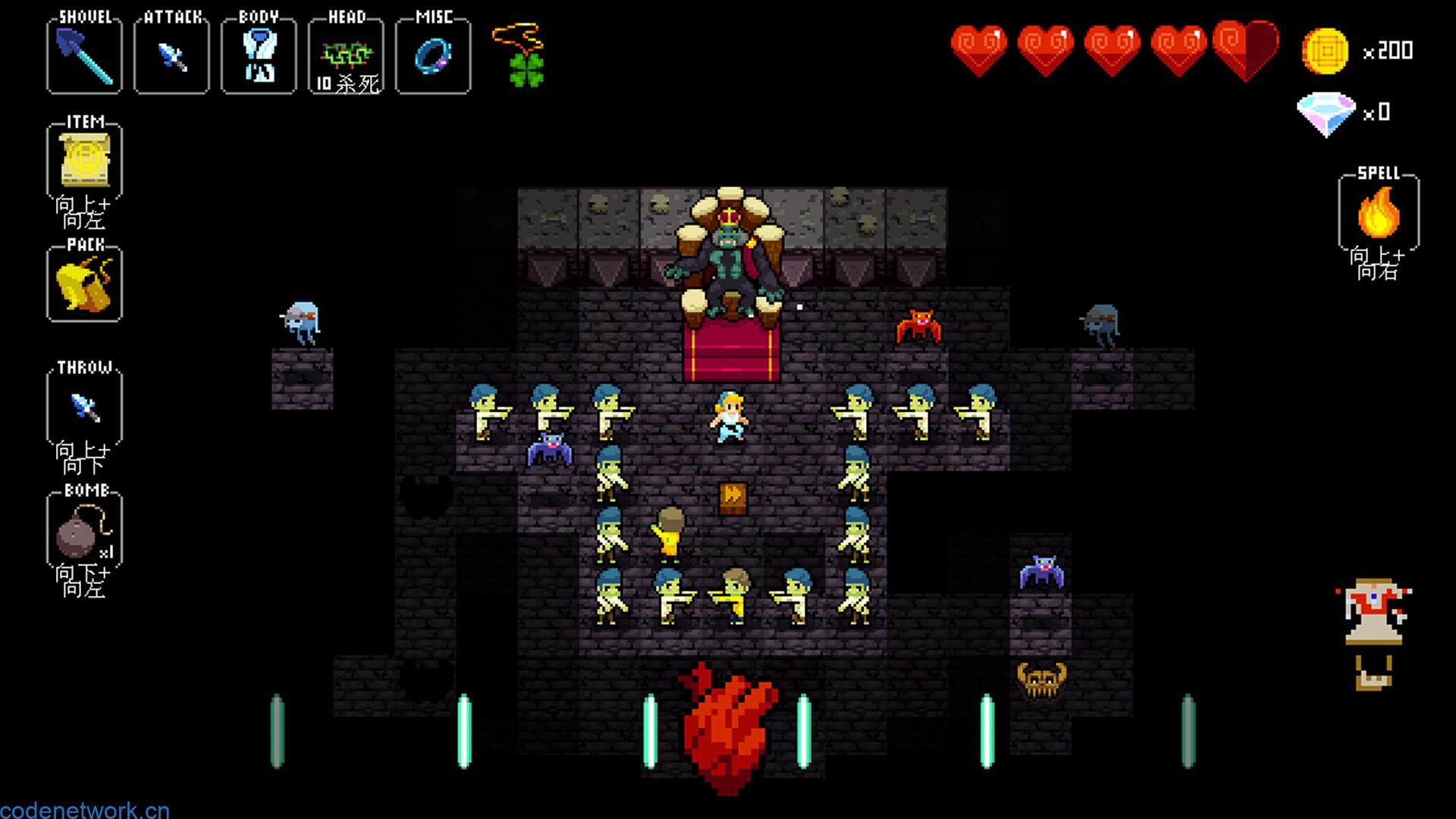Toggle the throwing dagger in the Throw slot
The width and height of the screenshot is (1456, 819).
point(83,406)
